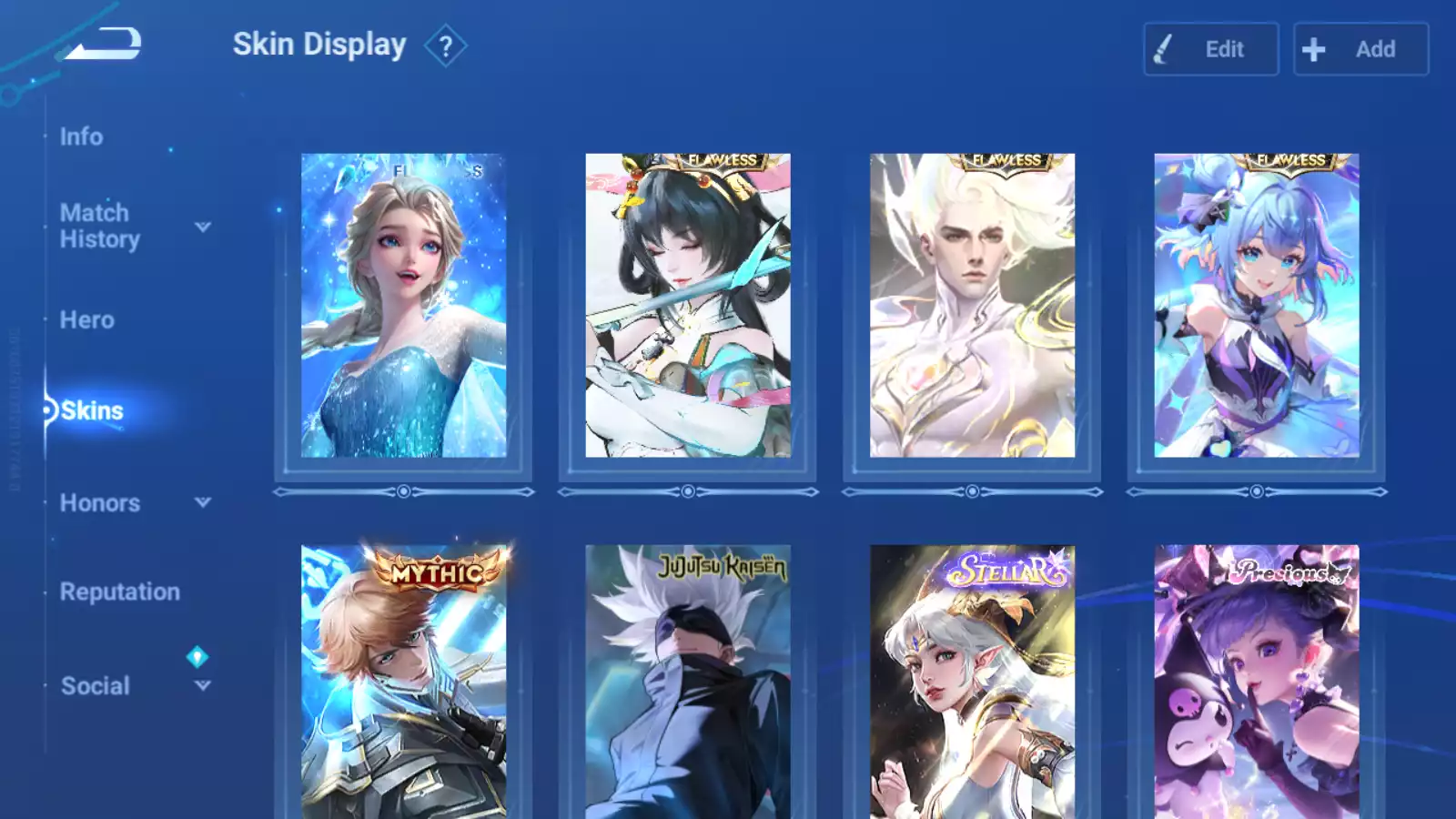Viewport: 1456px width, 819px height.
Task: Choose the Flawless black-haired swordswoman skin
Action: (x=688, y=306)
